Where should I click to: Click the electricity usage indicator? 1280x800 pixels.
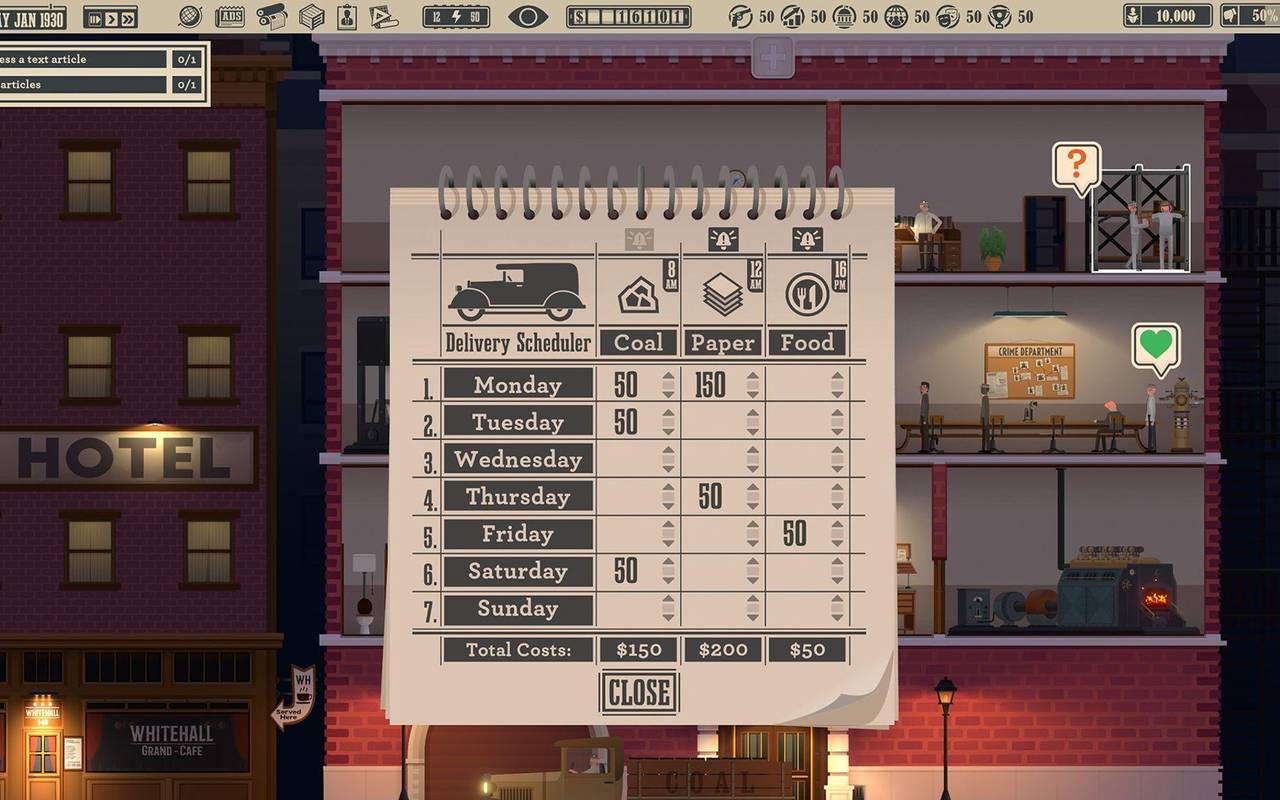click(x=456, y=17)
